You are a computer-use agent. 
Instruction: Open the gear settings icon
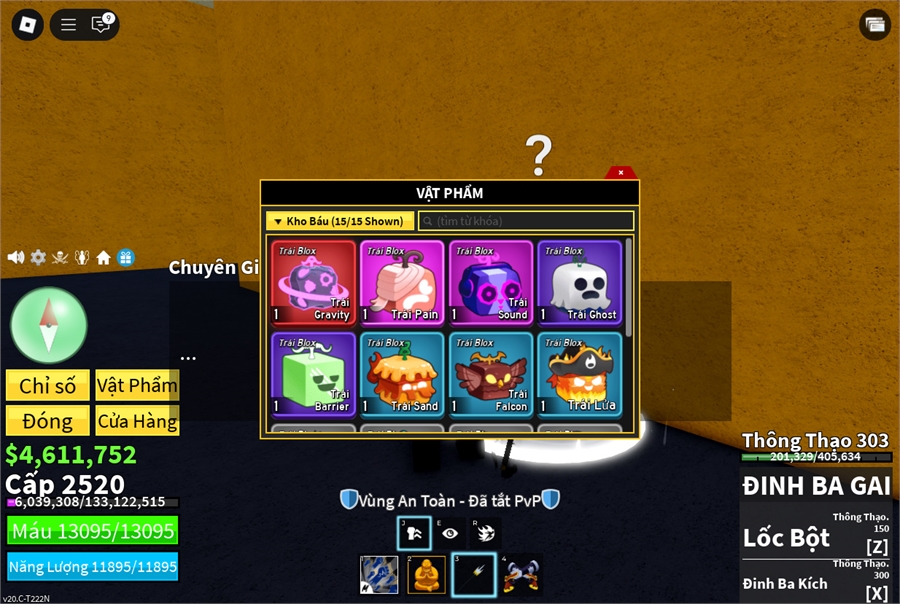pos(38,257)
